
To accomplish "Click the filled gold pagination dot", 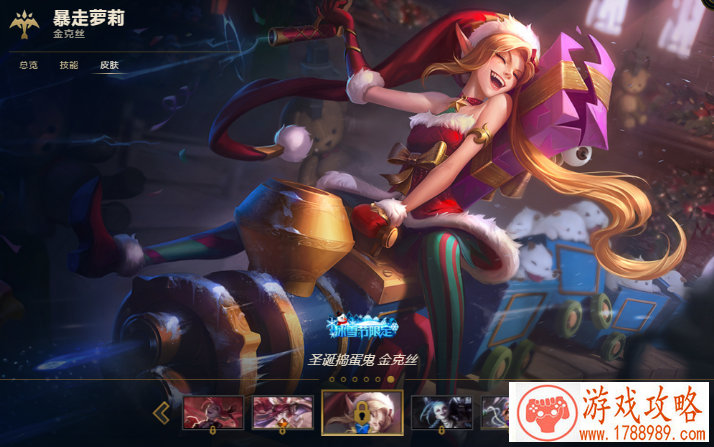I will (x=391, y=380).
